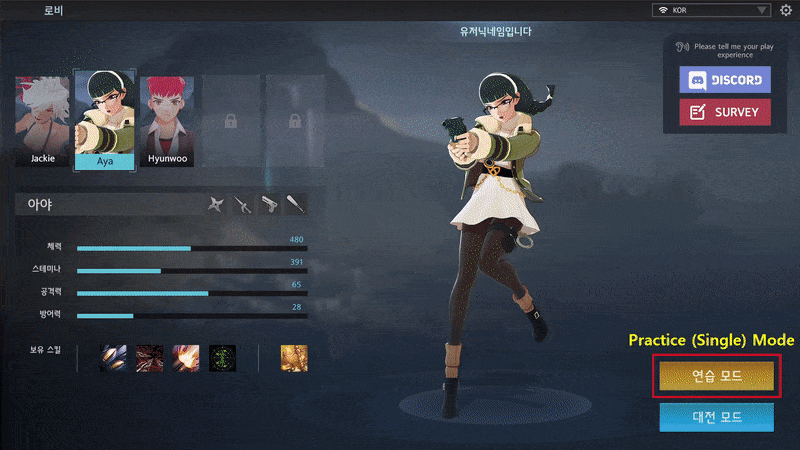Pick the Hyunwoo character portrait
Viewport: 800px width, 450px height.
[x=167, y=120]
